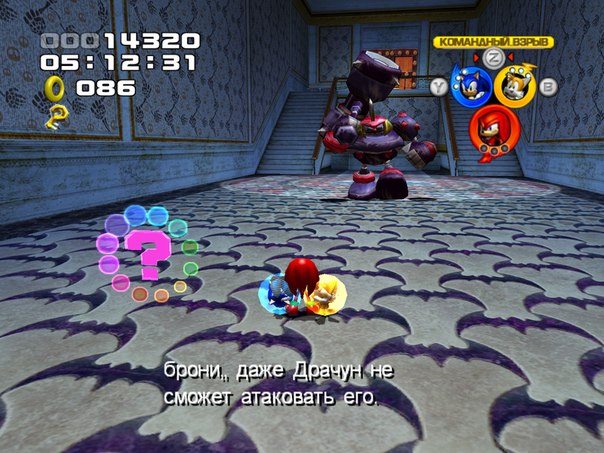Activate the yellow Командный взрыв label
Image resolution: width=604 pixels, height=453 pixels.
492,42
